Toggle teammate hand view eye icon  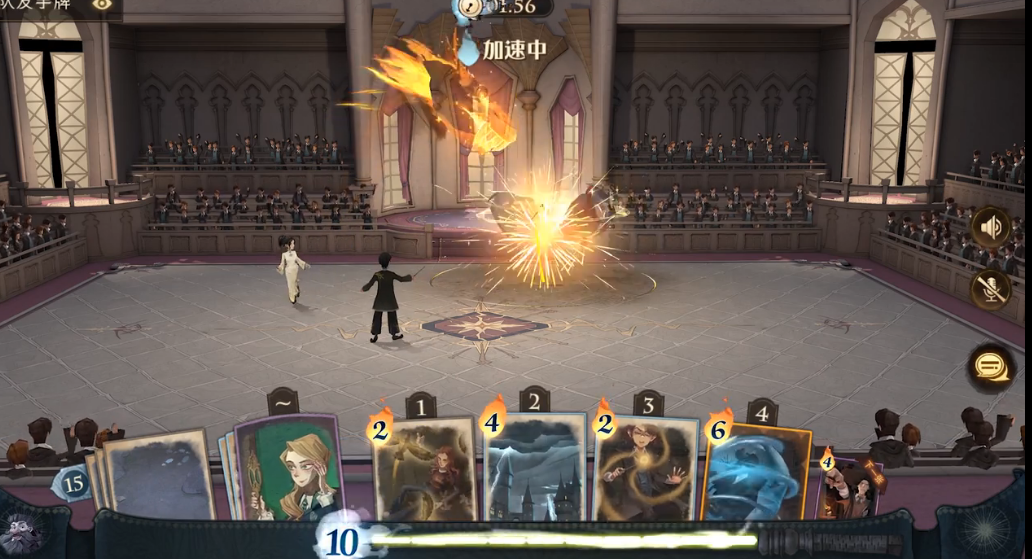click(x=103, y=5)
